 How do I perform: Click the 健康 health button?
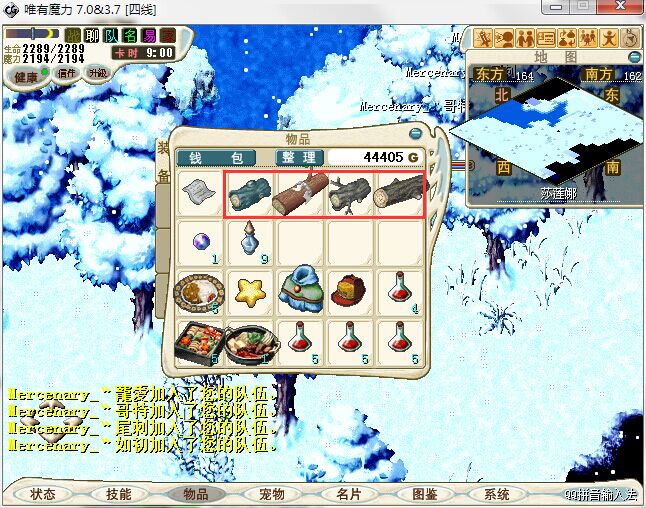[25, 77]
